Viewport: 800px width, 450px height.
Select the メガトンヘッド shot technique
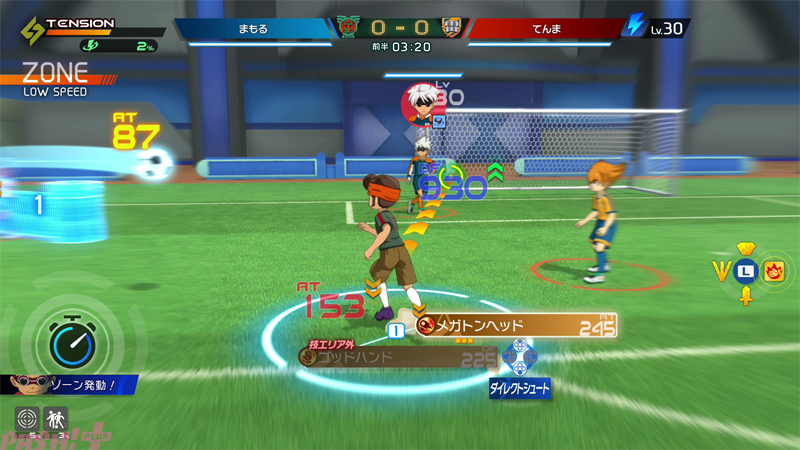515,325
